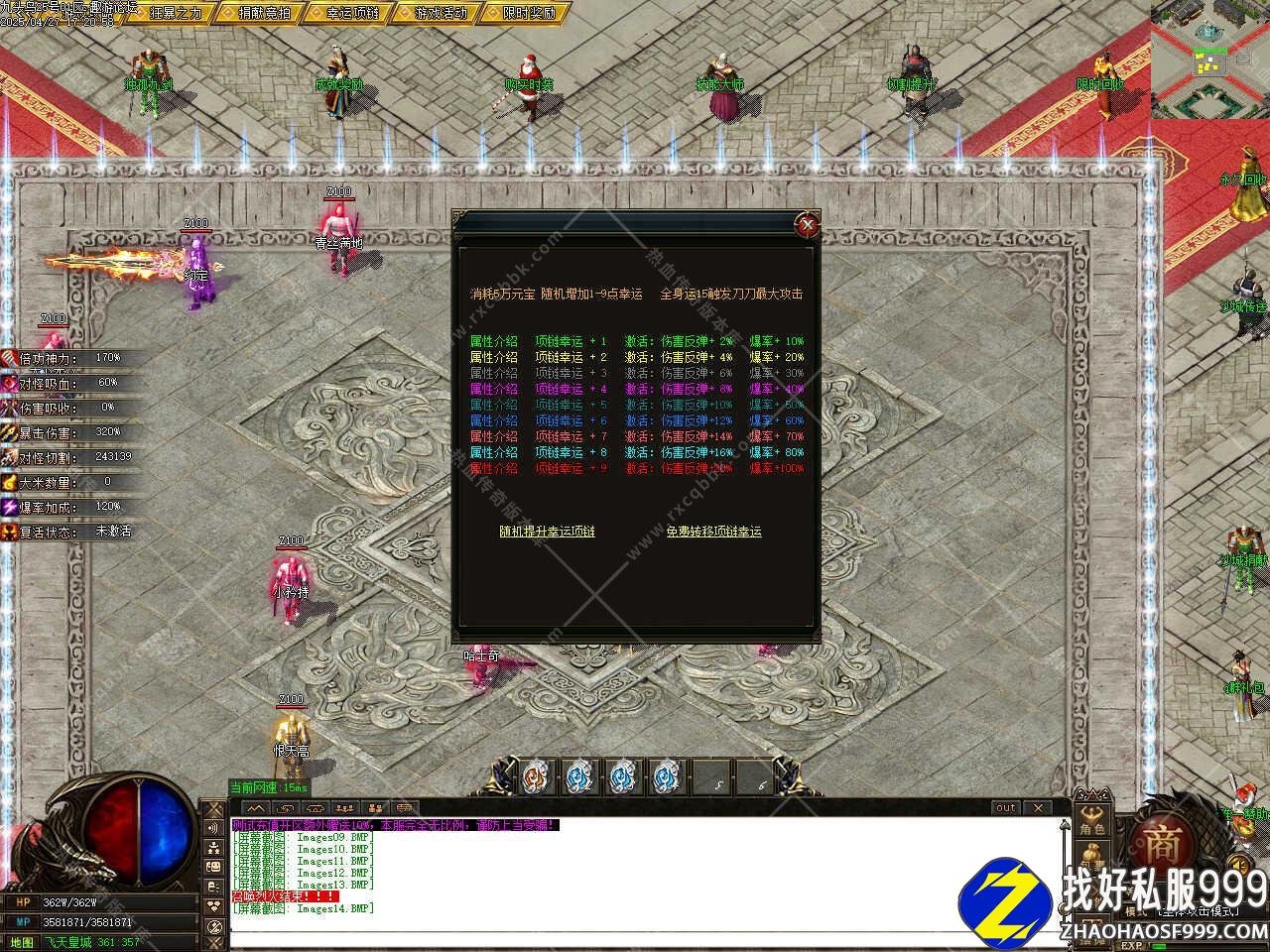Click 随机提升幸运项链 link
This screenshot has width=1270, height=952.
click(547, 532)
